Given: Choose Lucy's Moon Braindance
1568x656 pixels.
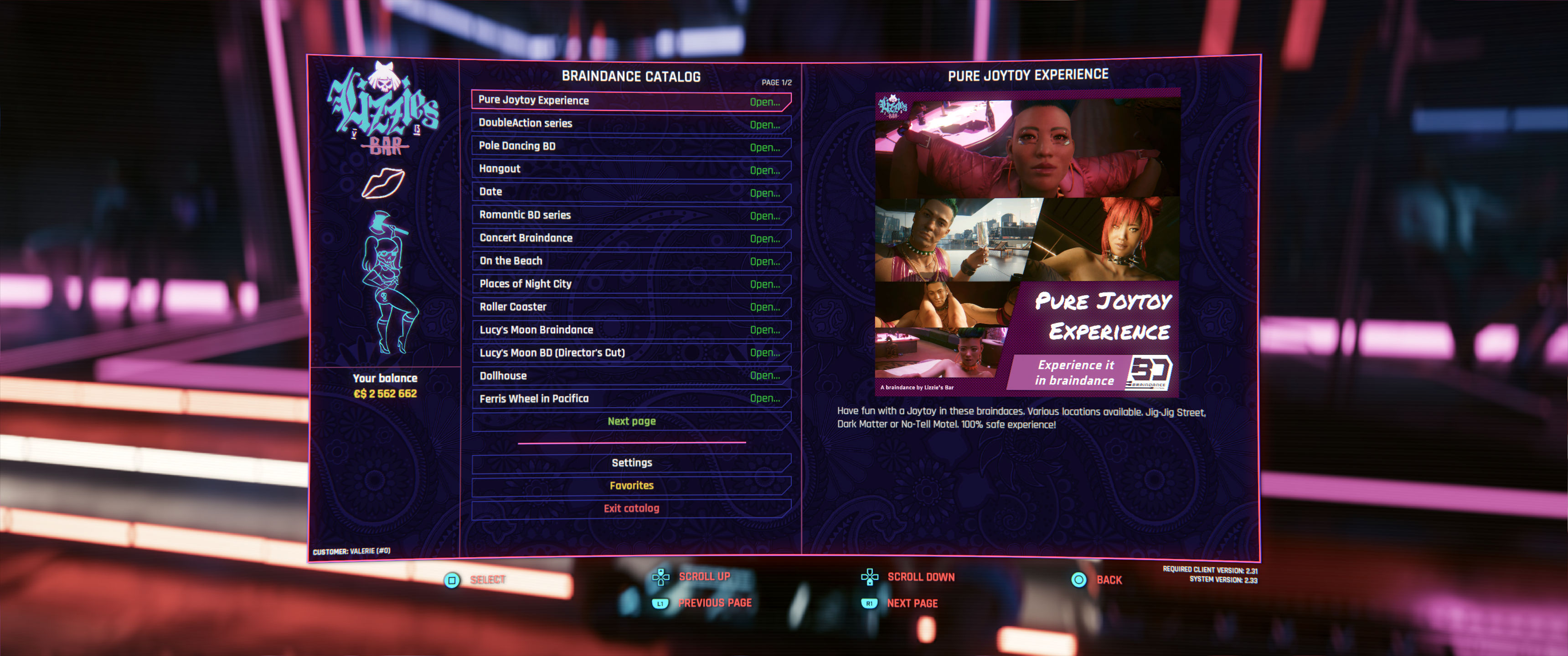Looking at the screenshot, I should (x=630, y=330).
